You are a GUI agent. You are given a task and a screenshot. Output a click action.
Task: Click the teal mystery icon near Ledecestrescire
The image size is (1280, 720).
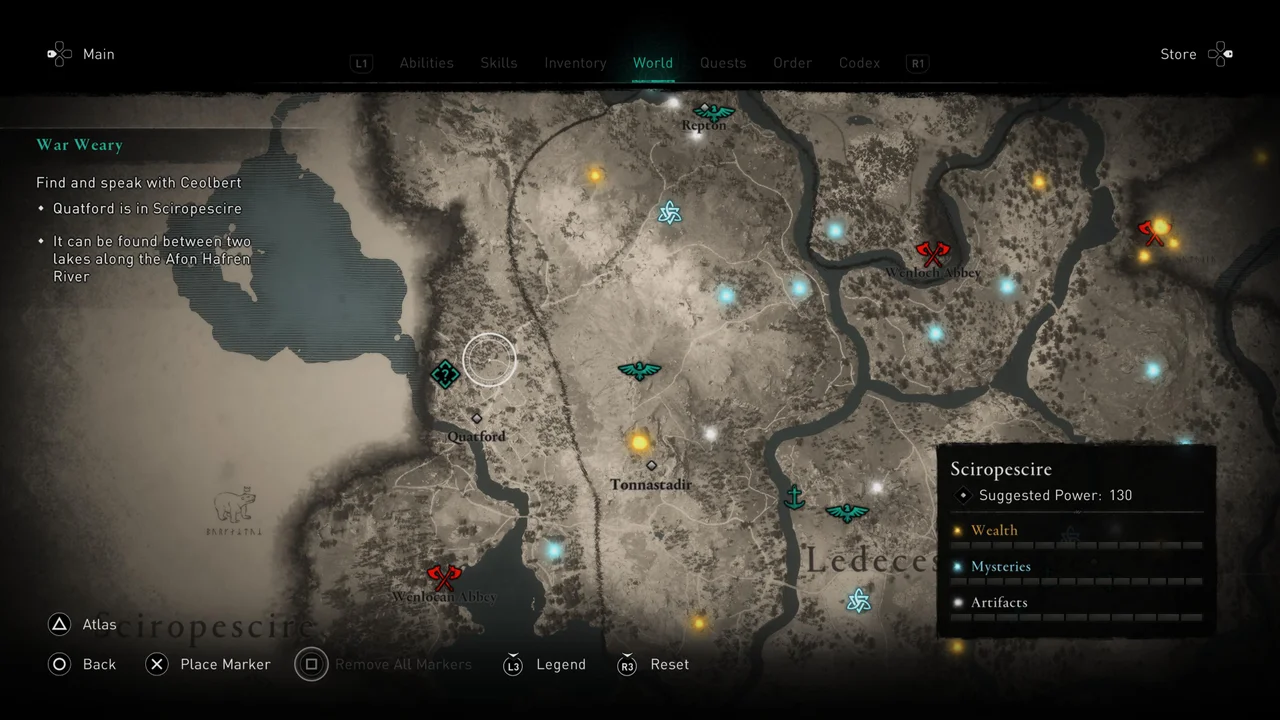(858, 600)
